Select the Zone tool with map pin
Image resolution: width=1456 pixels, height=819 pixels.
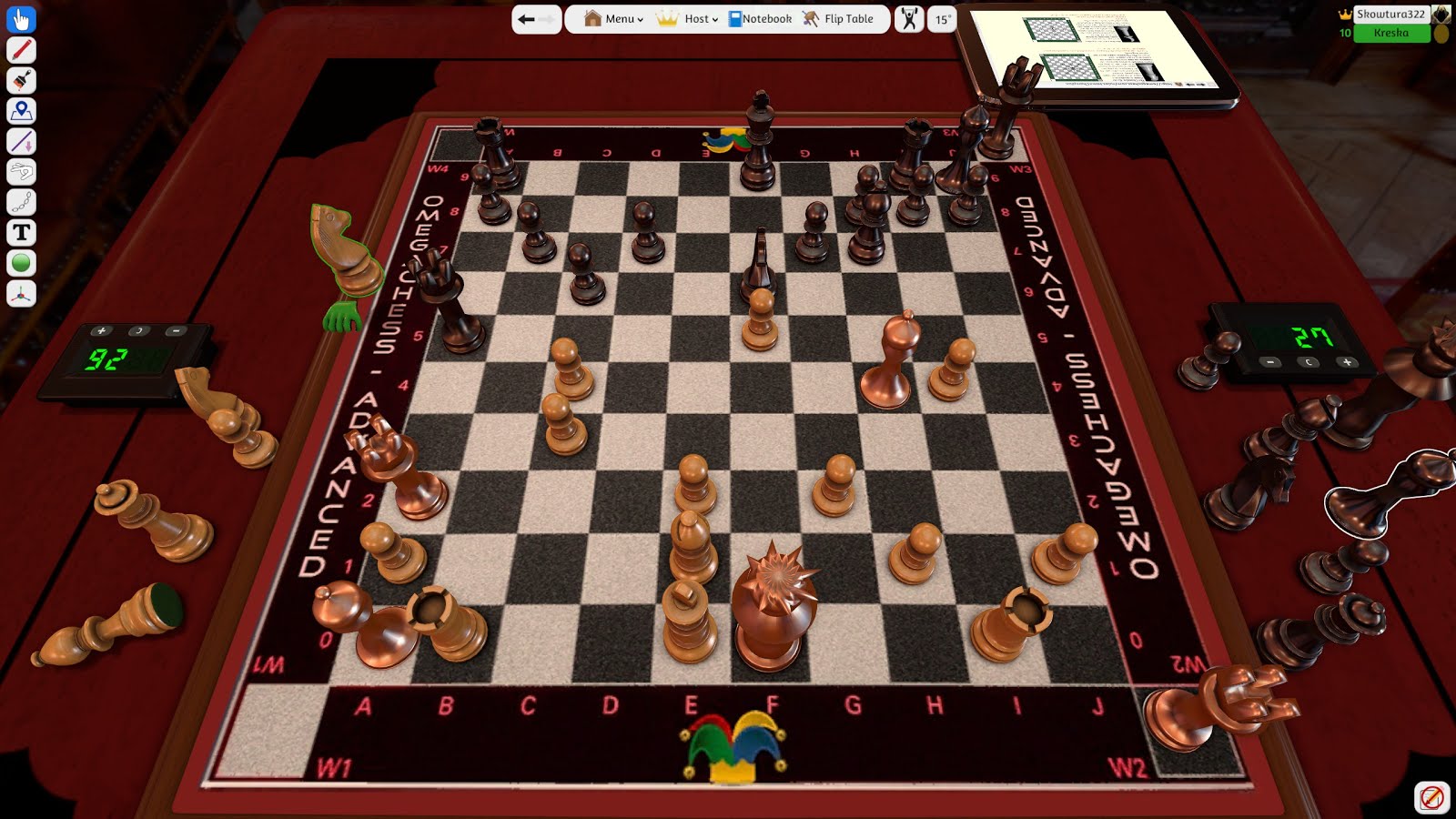(20, 111)
